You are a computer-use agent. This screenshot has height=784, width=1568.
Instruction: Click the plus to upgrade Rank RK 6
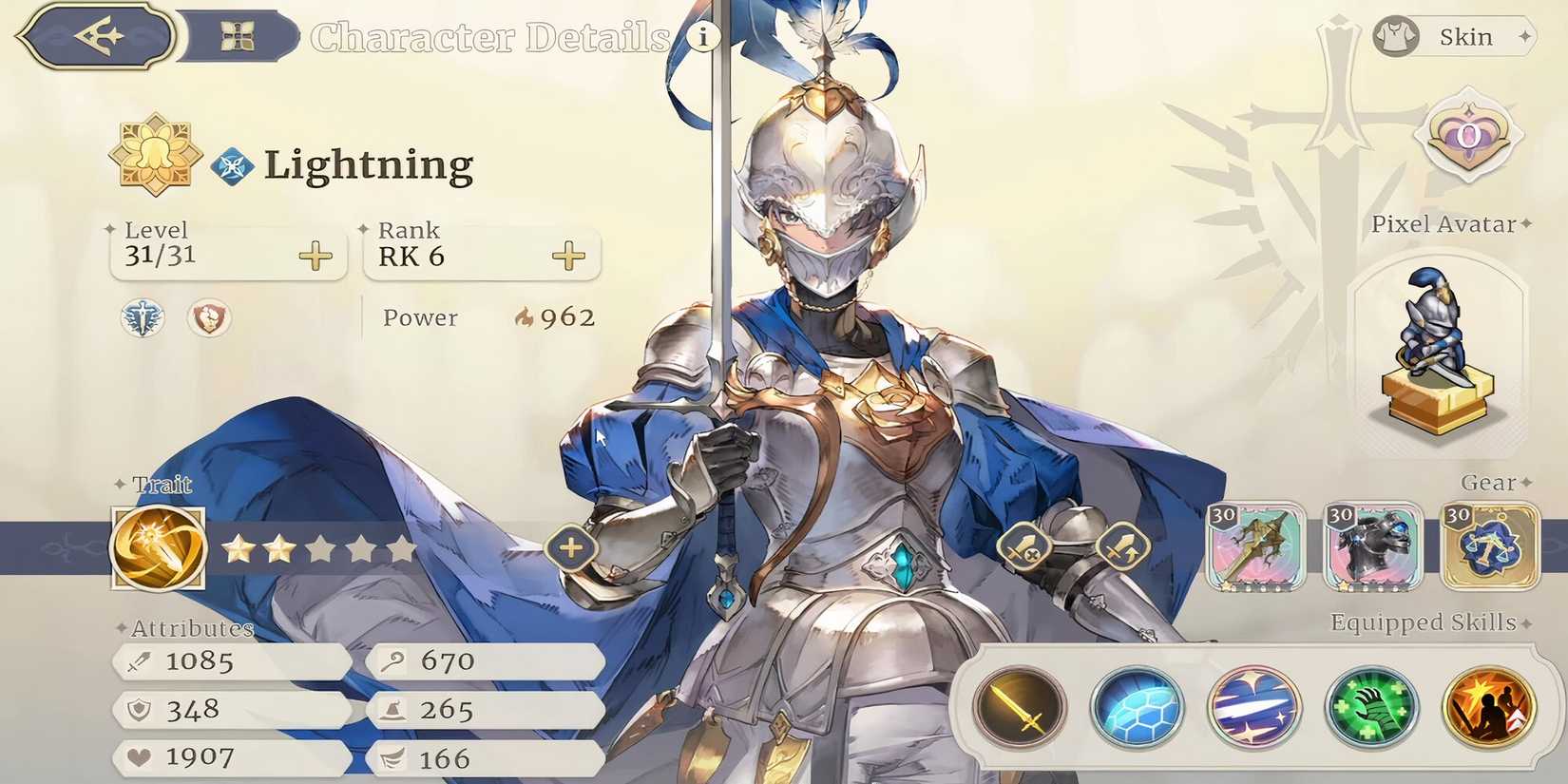568,255
